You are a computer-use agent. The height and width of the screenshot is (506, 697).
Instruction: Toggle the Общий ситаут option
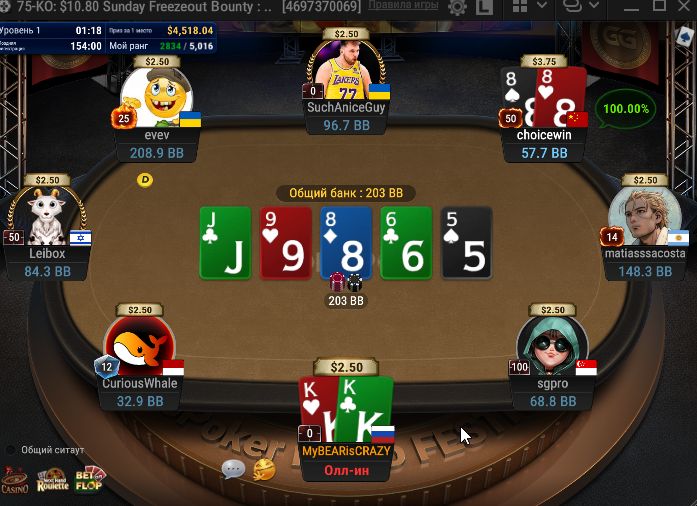pyautogui.click(x=11, y=450)
